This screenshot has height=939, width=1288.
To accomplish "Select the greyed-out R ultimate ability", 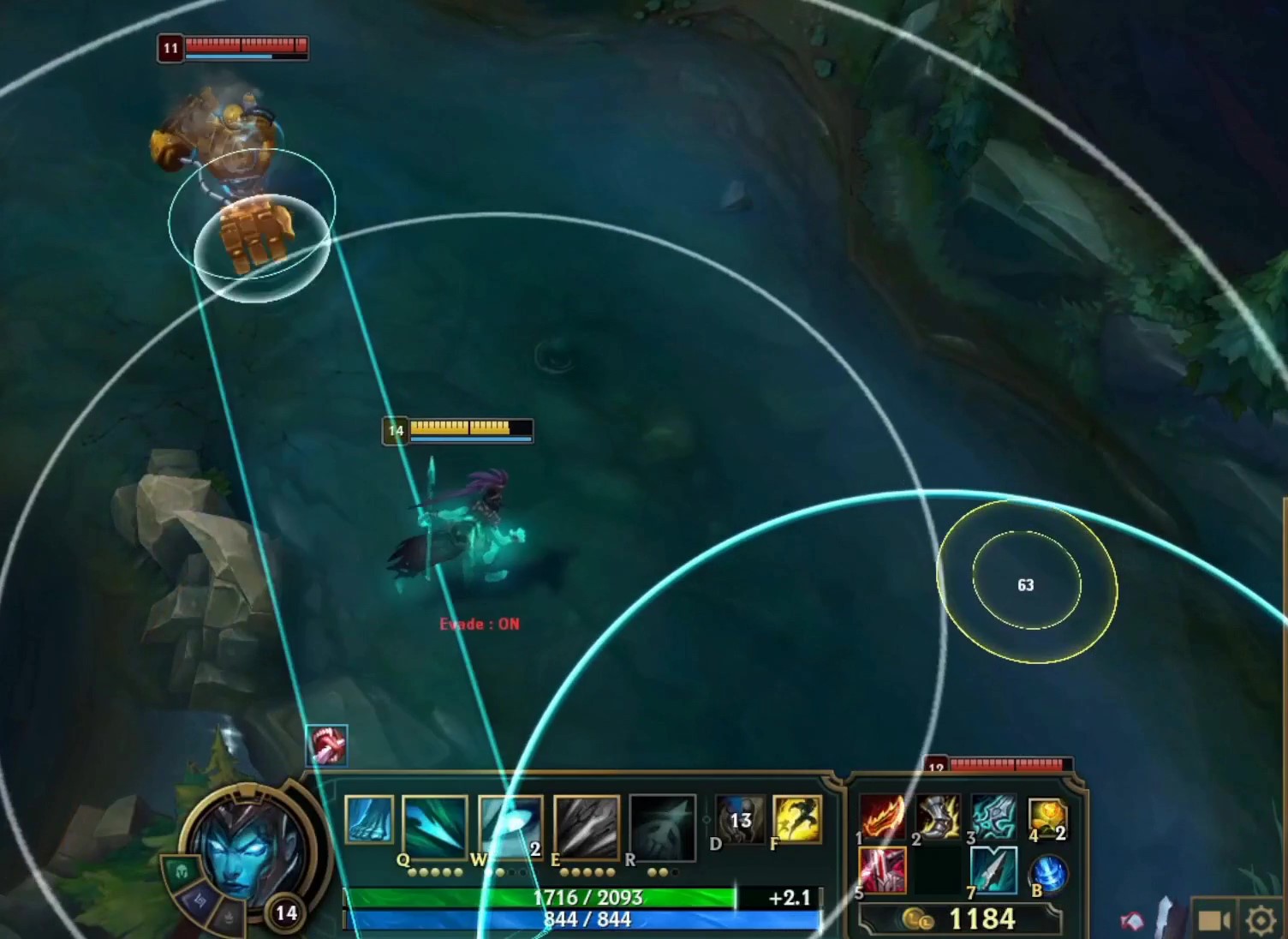I will click(x=662, y=826).
